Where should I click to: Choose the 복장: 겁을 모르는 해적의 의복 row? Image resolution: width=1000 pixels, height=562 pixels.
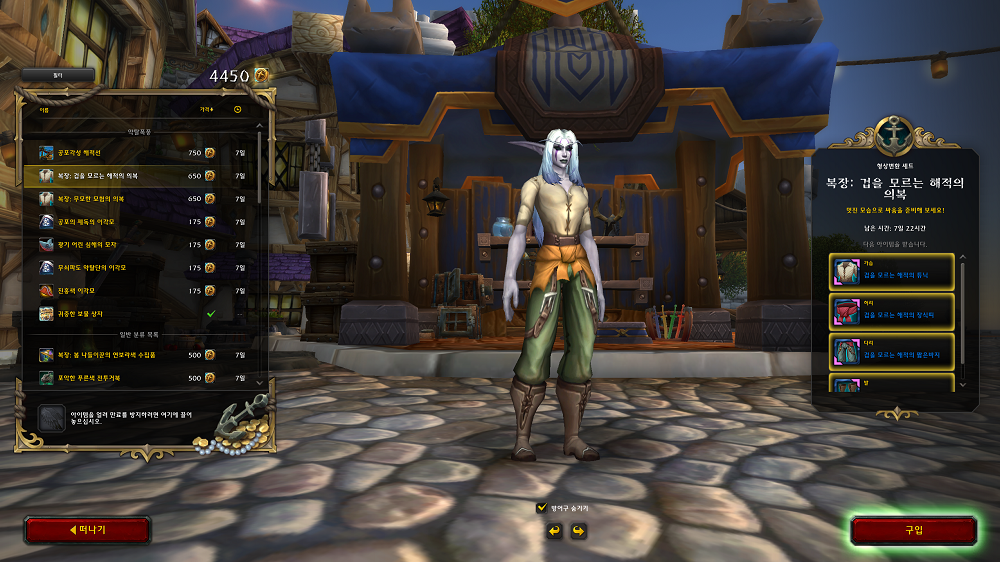tap(140, 176)
